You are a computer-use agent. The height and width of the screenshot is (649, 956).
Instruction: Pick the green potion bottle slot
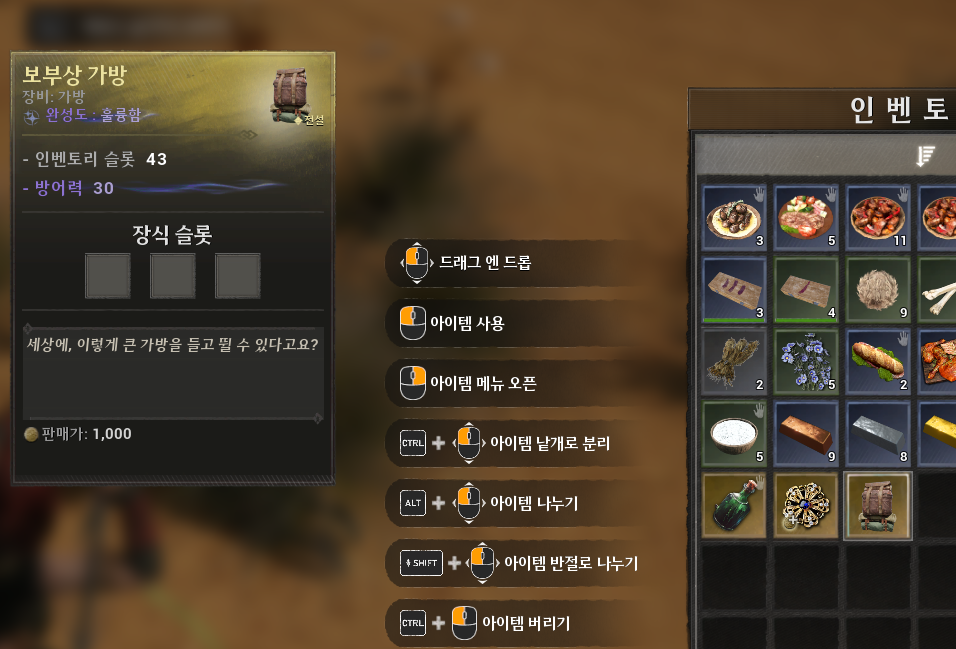pyautogui.click(x=733, y=506)
